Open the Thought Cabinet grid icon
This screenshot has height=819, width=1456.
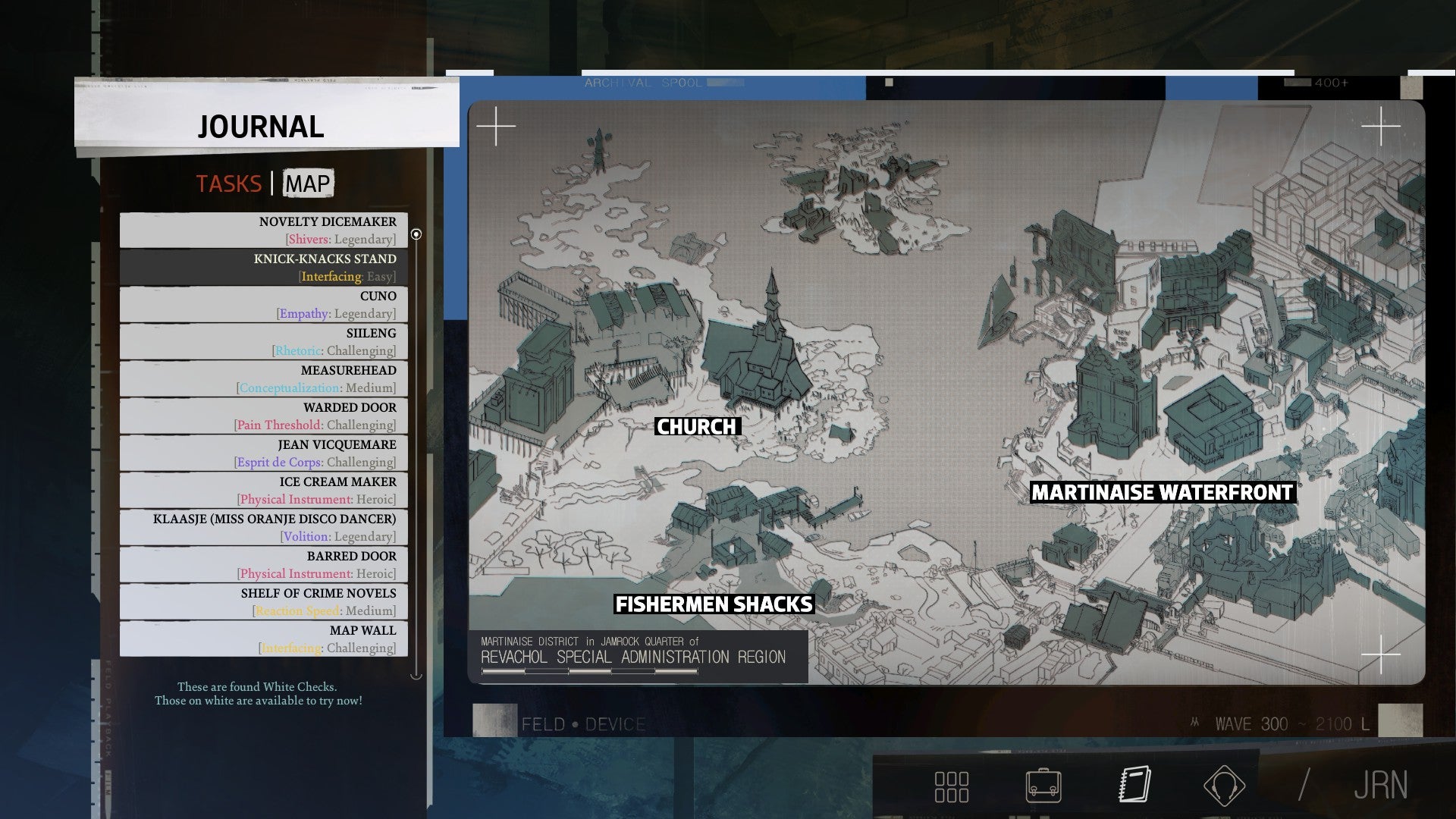click(x=953, y=786)
